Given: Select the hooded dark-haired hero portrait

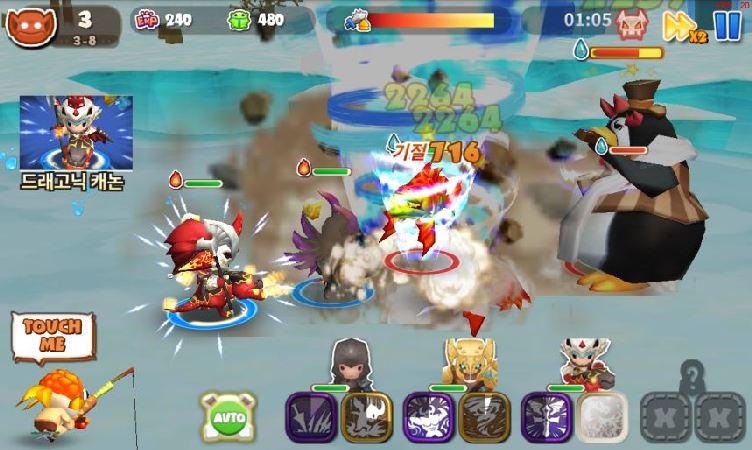Looking at the screenshot, I should click(x=350, y=361).
